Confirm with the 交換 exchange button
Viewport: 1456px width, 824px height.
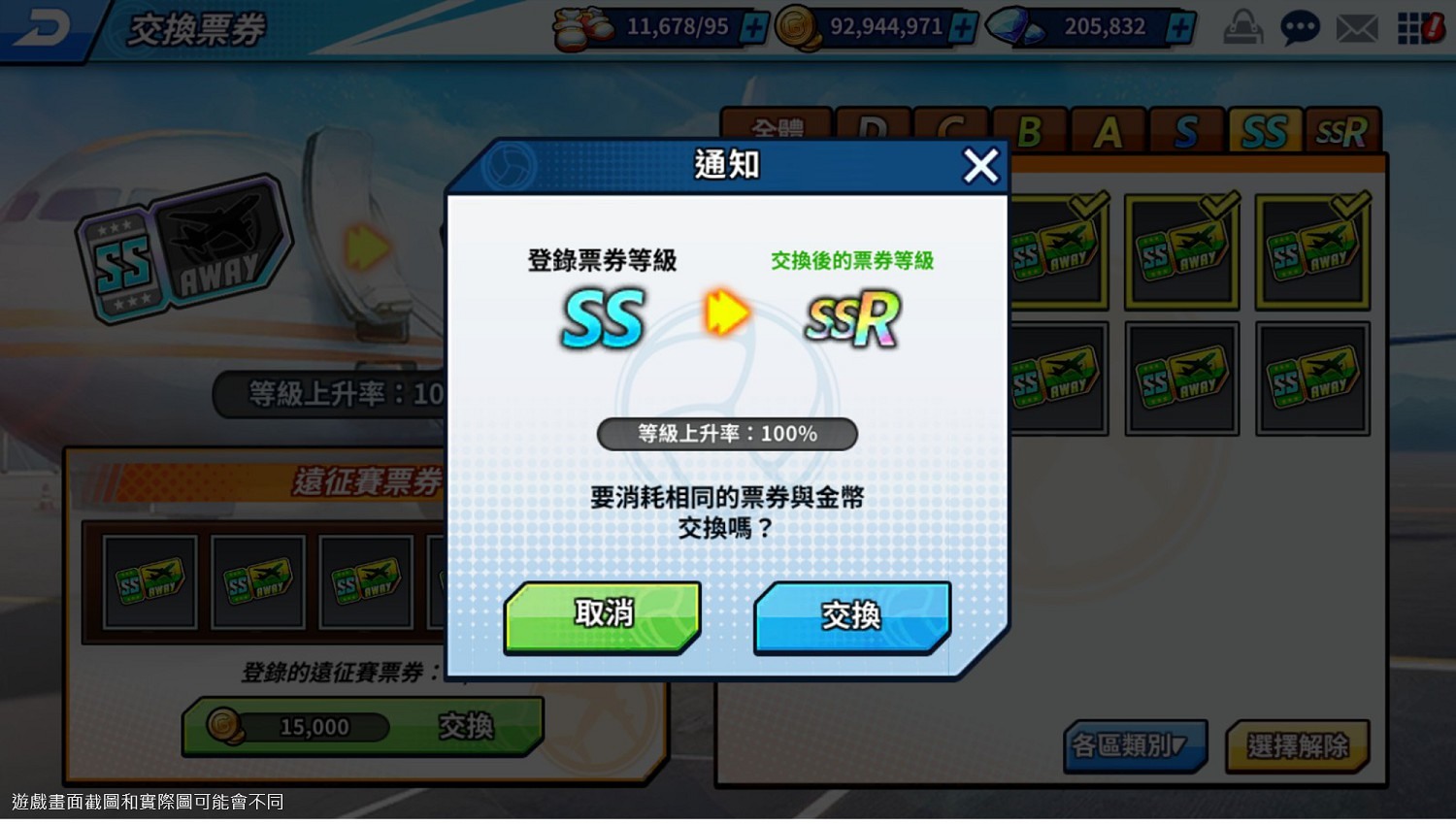tap(851, 615)
